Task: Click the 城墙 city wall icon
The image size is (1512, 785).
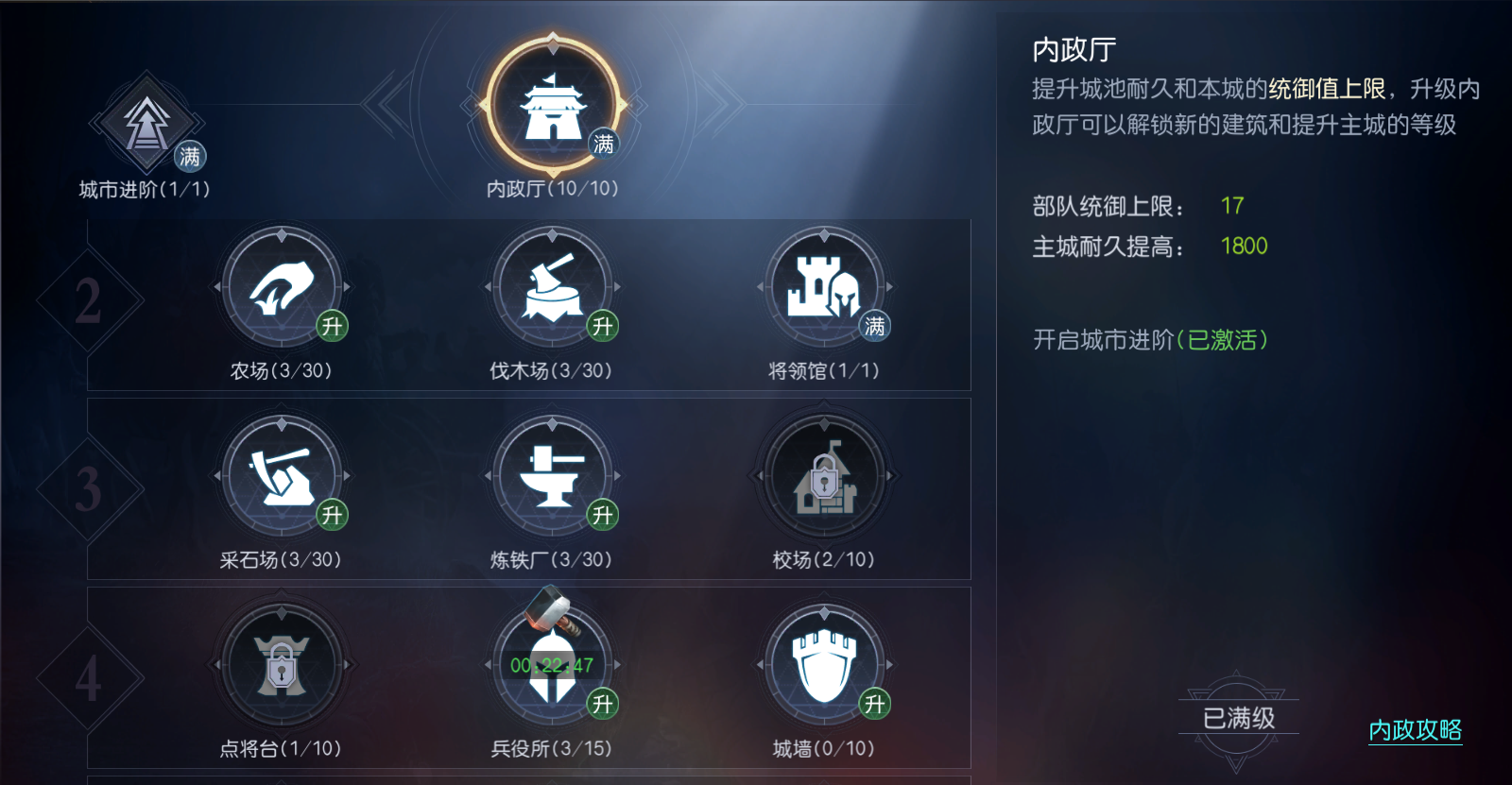Action: (825, 666)
